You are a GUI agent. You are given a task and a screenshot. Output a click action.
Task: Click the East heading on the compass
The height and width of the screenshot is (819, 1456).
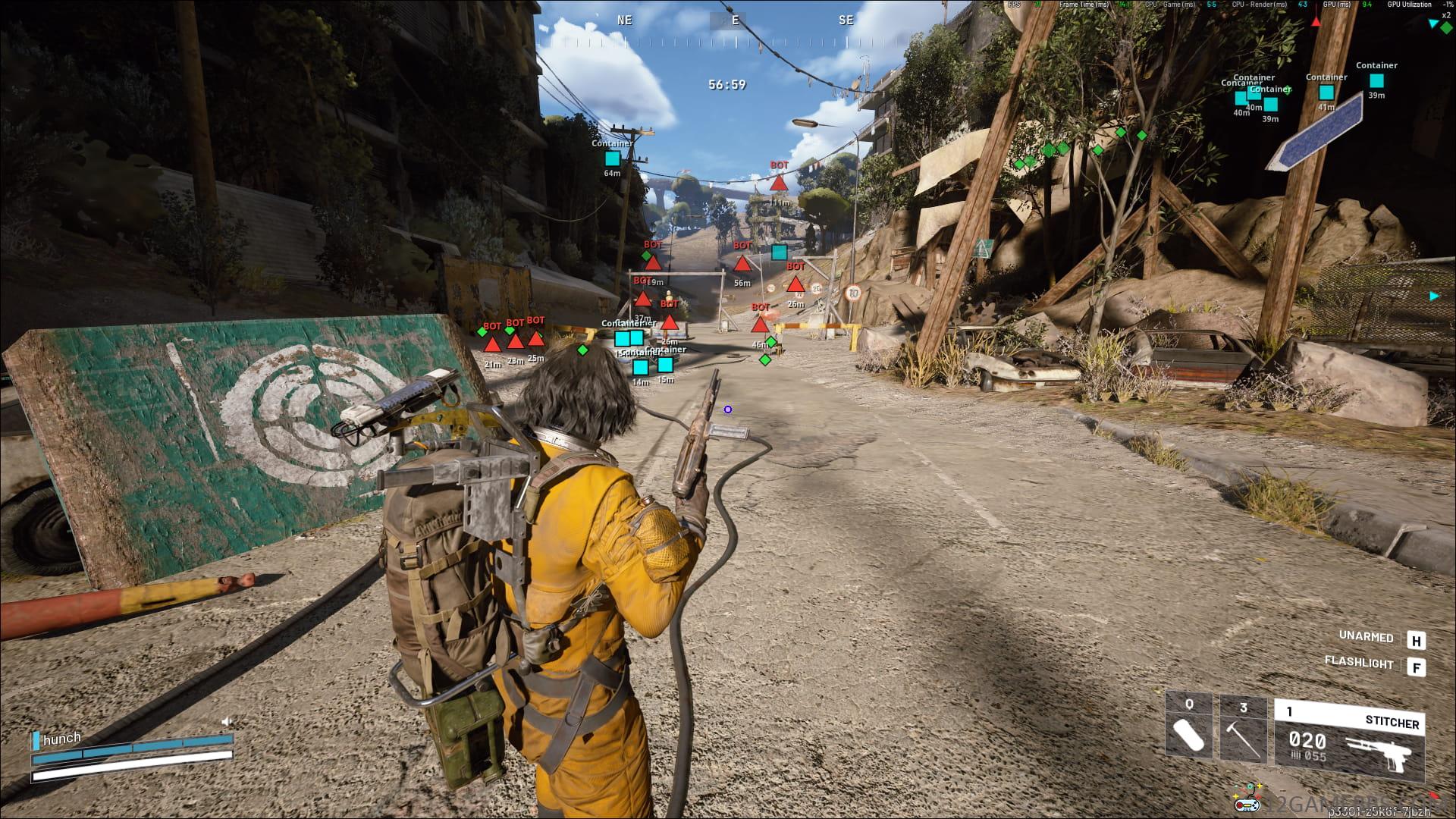[735, 20]
